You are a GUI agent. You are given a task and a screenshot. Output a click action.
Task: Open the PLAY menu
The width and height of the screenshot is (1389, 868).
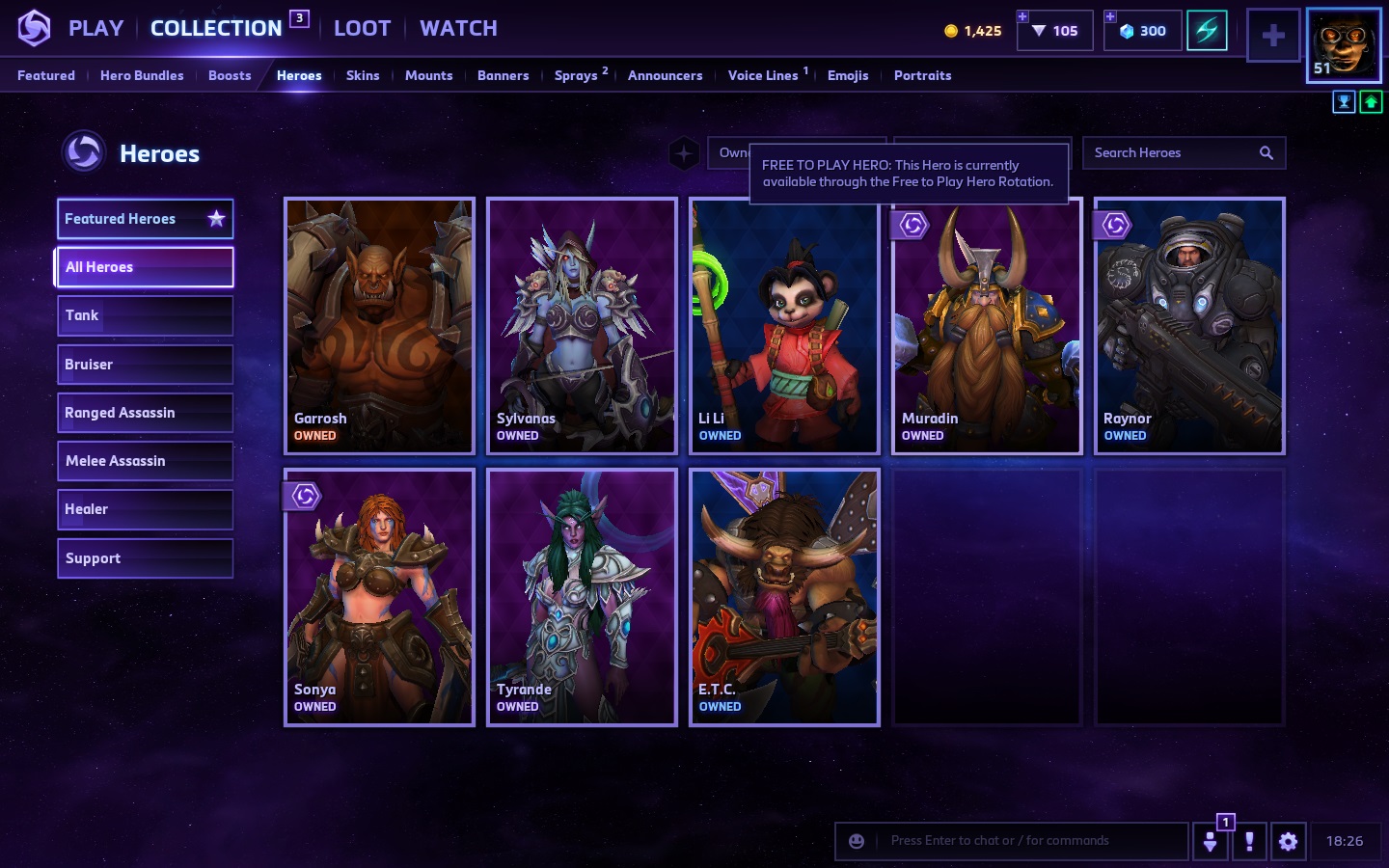coord(95,29)
